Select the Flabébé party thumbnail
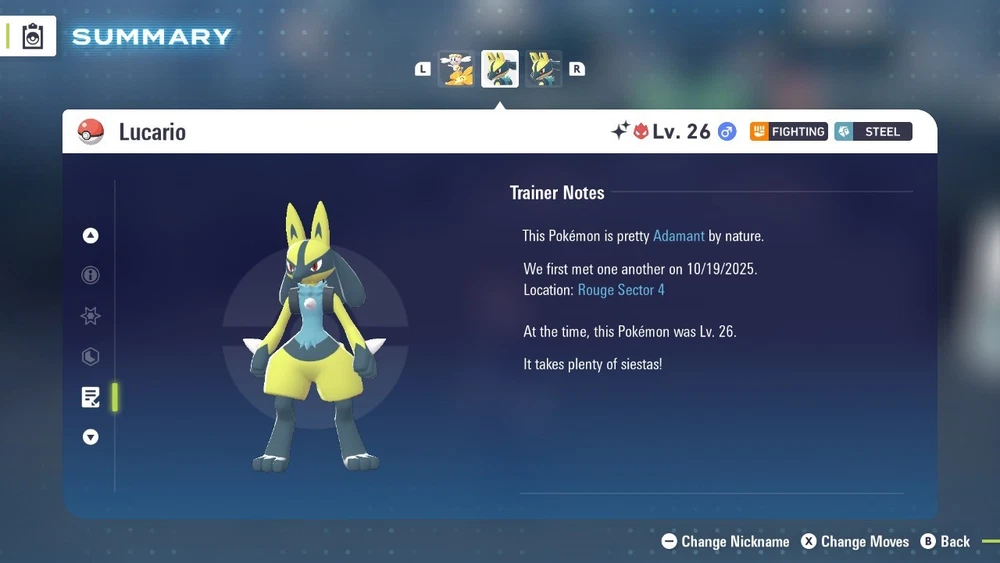 [457, 69]
